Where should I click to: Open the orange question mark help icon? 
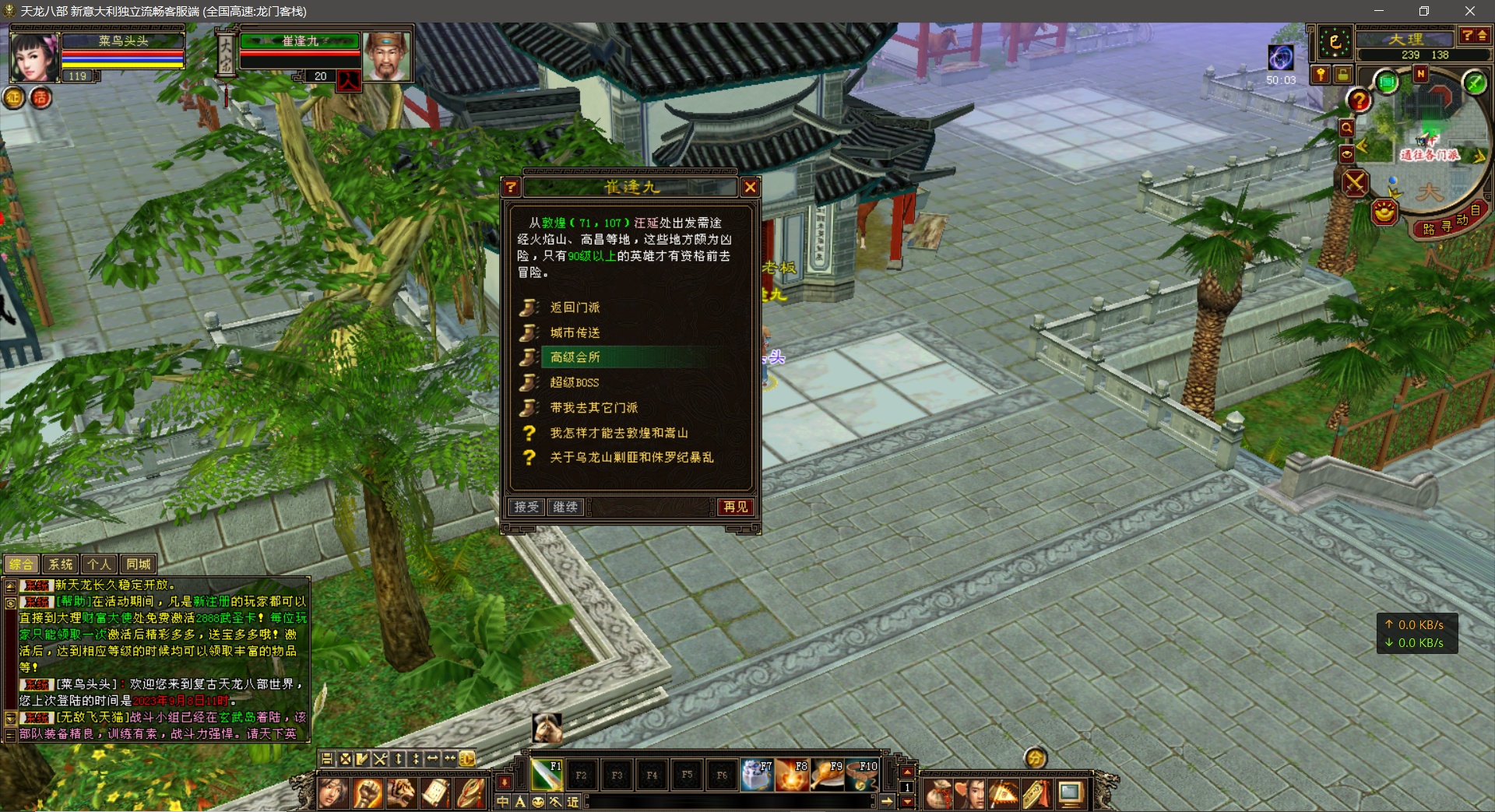(1359, 100)
